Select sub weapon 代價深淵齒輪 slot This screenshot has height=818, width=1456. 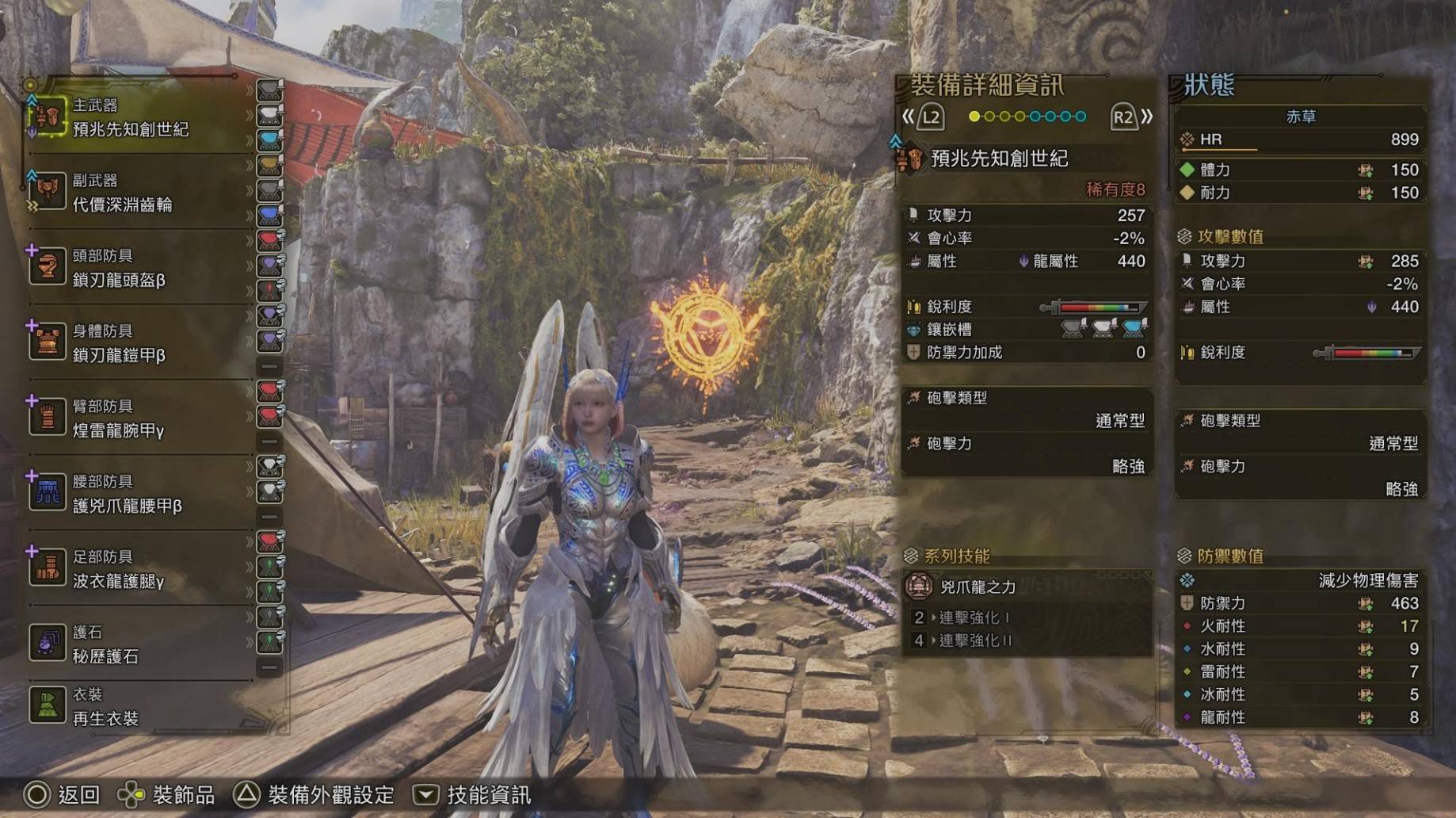point(123,193)
